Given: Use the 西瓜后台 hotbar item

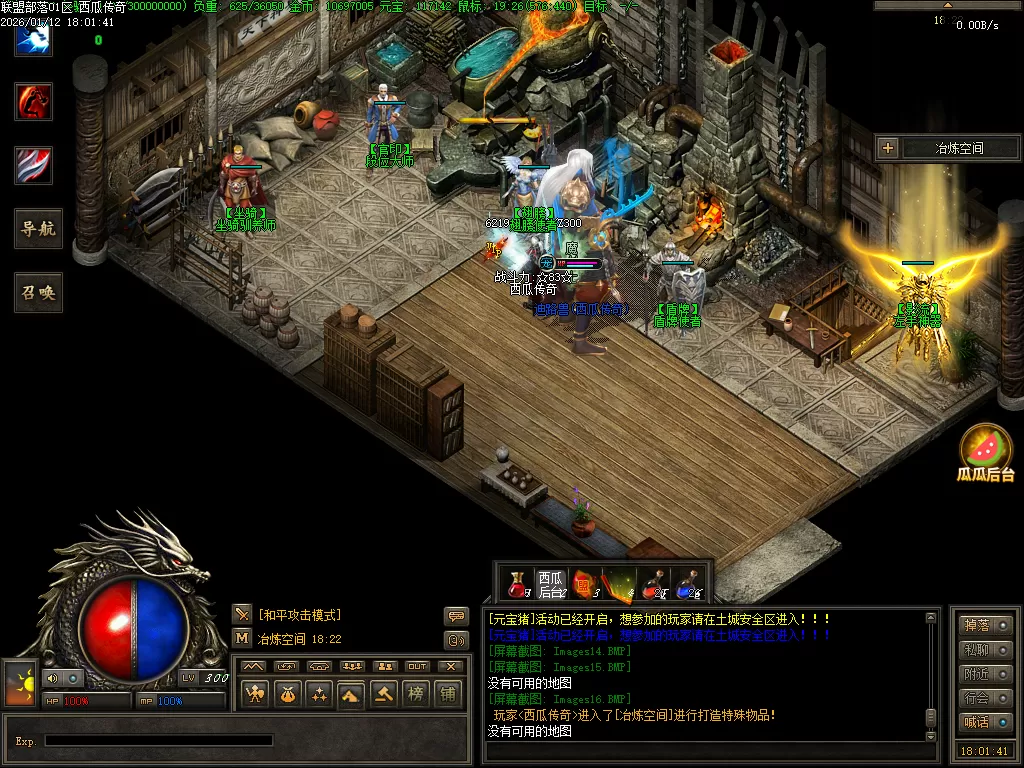Looking at the screenshot, I should tap(550, 584).
